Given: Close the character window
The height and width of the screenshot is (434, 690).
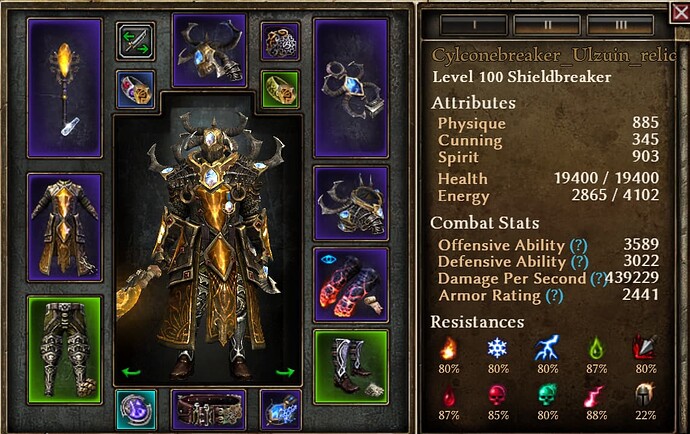Looking at the screenshot, I should pos(680,12).
